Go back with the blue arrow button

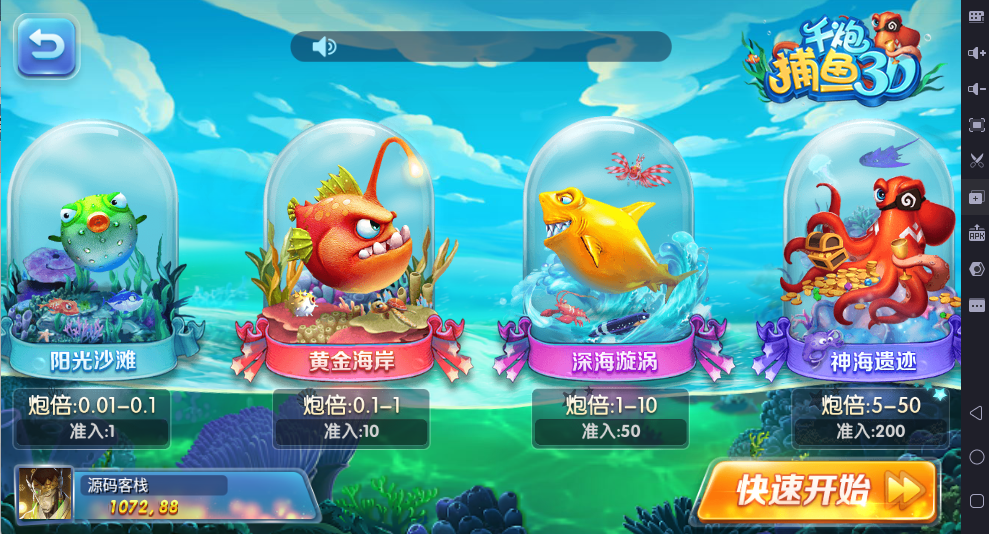(46, 46)
